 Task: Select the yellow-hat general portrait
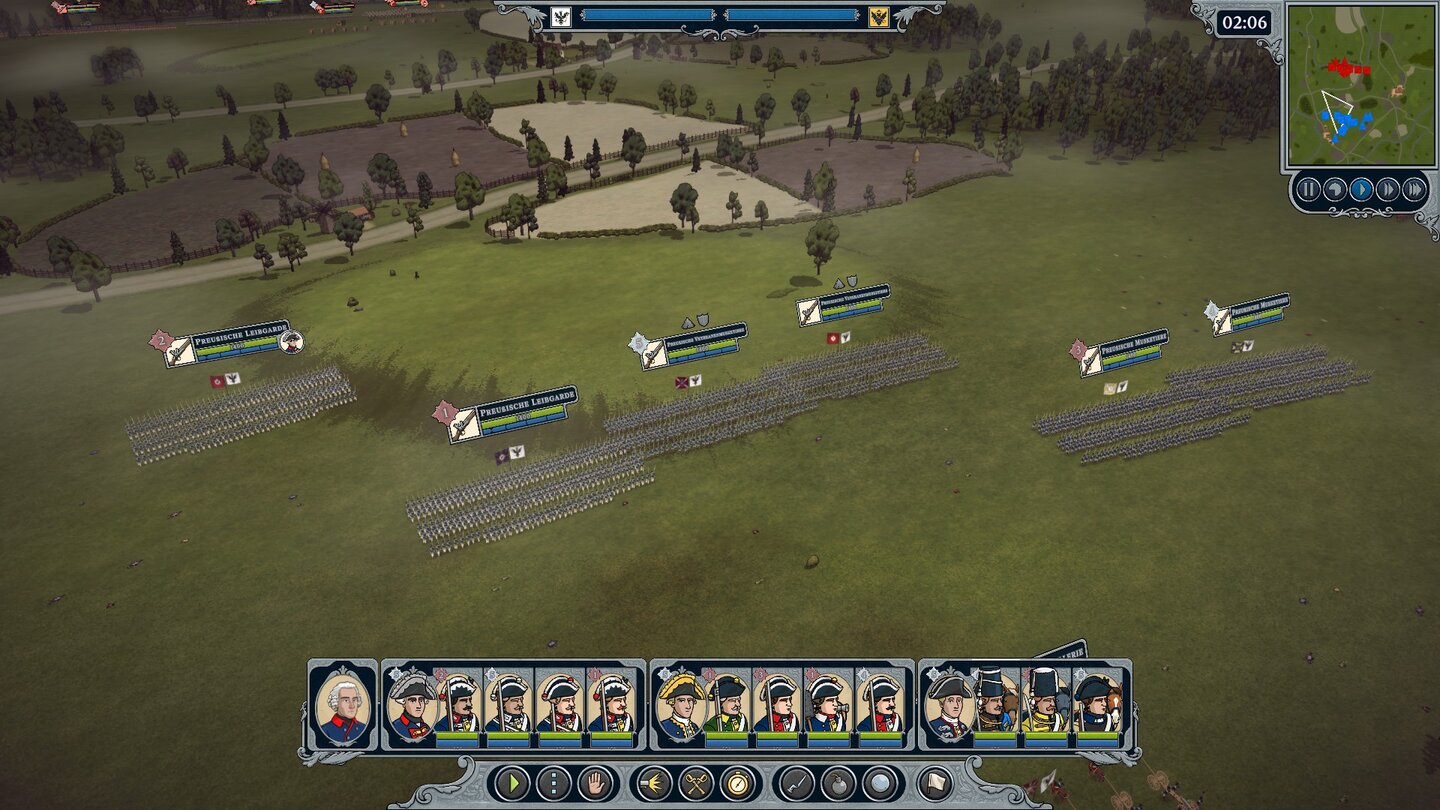(x=680, y=705)
